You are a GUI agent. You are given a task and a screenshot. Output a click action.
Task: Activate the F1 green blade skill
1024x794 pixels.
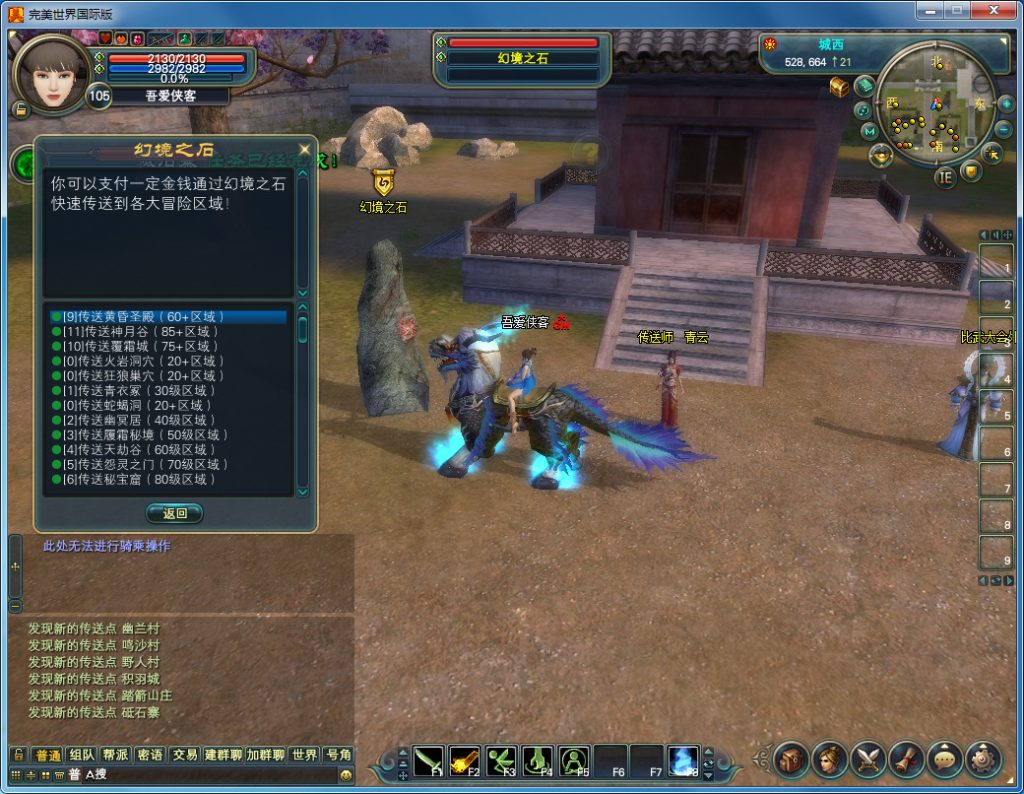click(428, 762)
